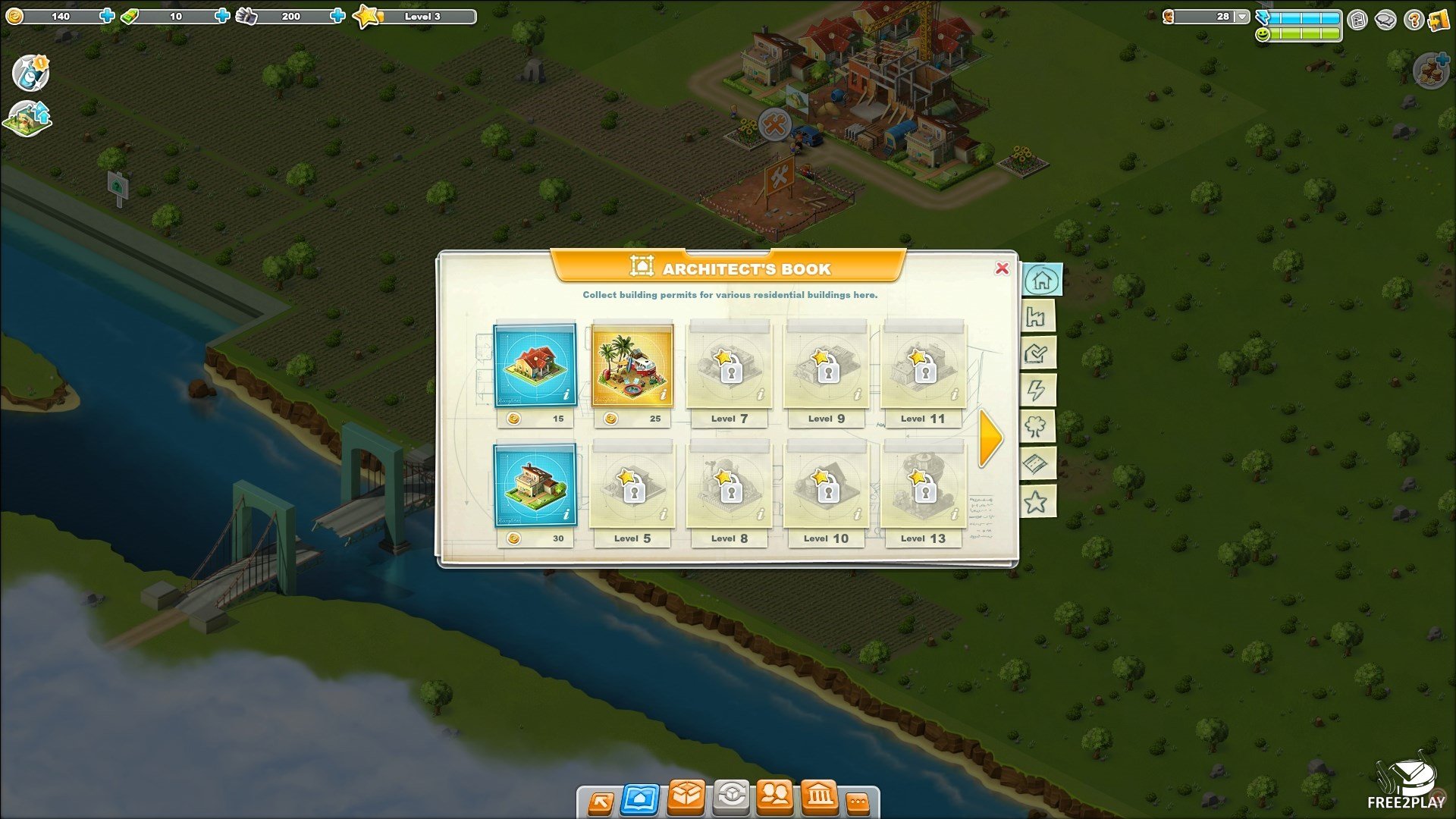This screenshot has height=819, width=1456.
Task: Choose the palm tree beach house permit
Action: 632,366
